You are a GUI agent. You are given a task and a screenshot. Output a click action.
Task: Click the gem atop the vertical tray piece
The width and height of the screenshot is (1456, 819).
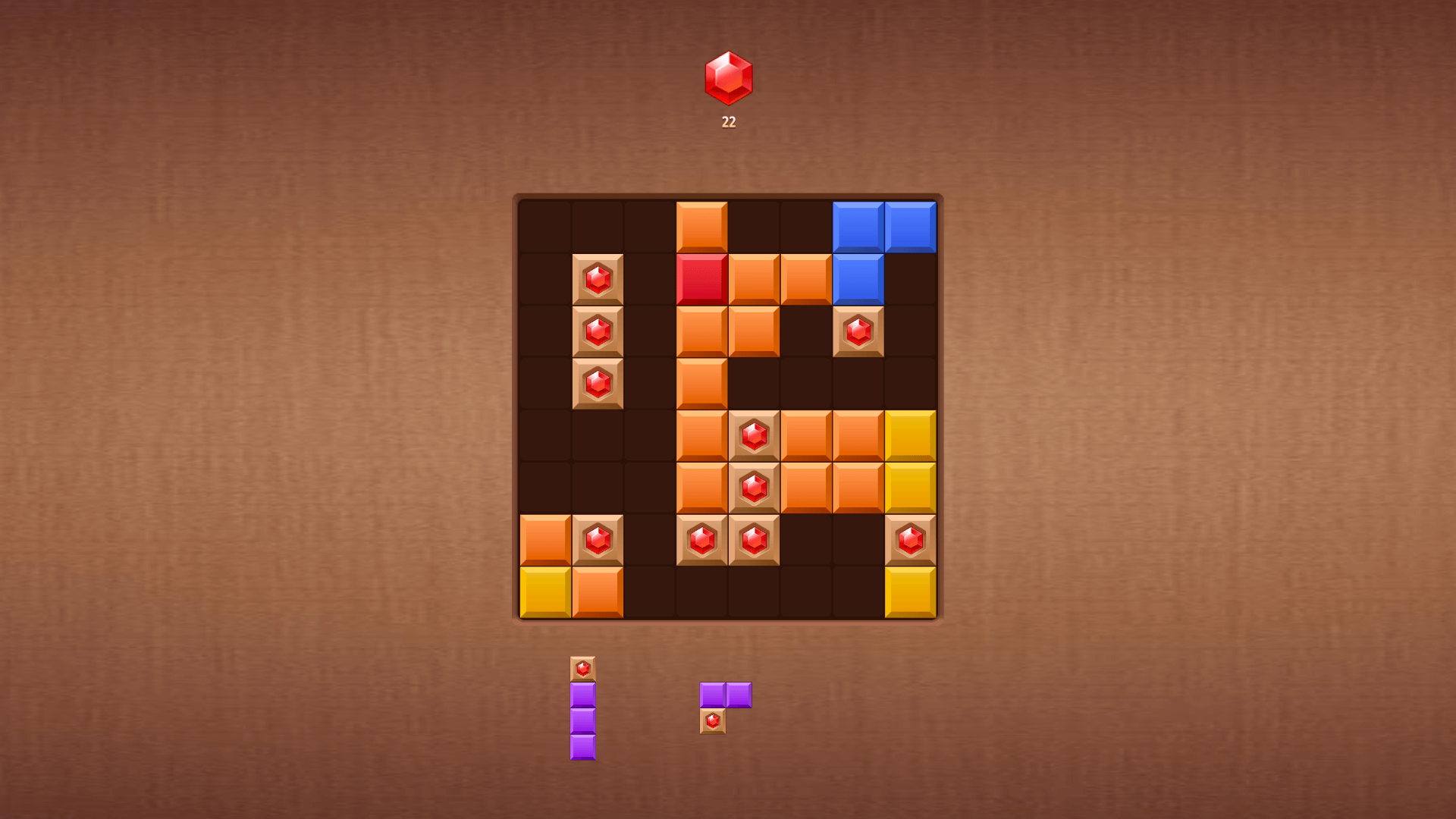pos(584,668)
